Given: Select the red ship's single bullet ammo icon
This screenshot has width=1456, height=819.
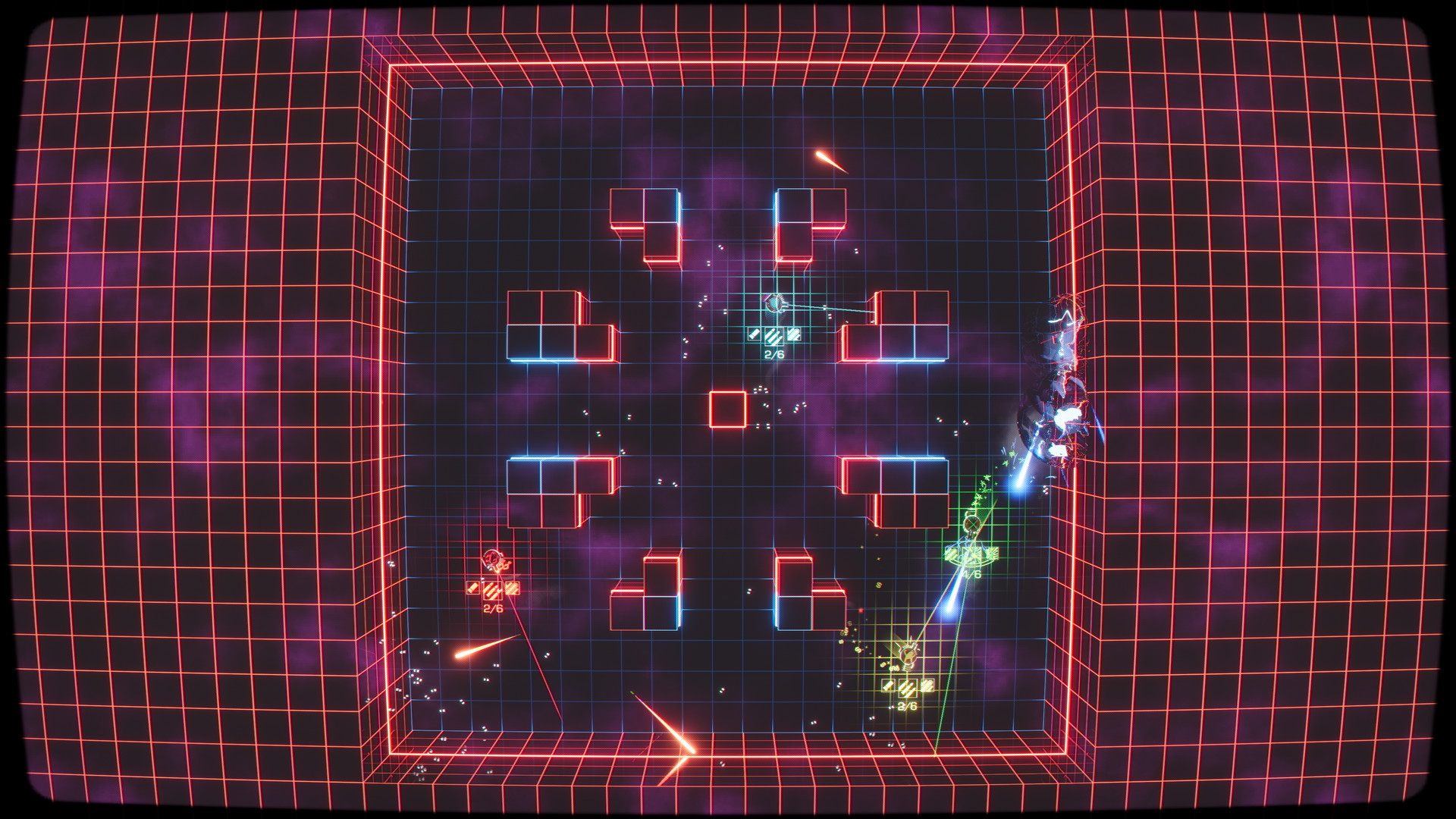Looking at the screenshot, I should point(472,588).
